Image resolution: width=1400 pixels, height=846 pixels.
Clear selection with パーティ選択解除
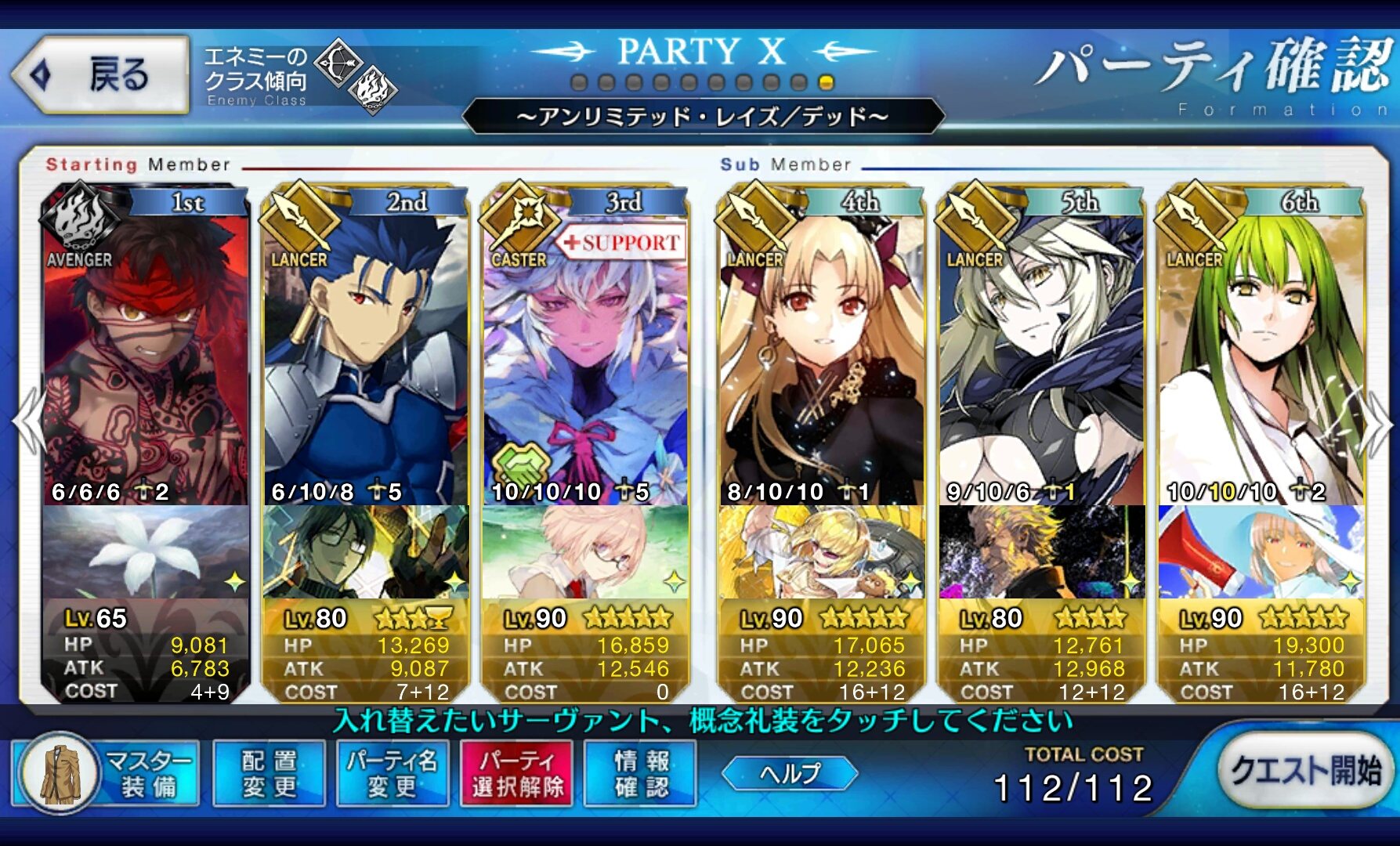517,773
